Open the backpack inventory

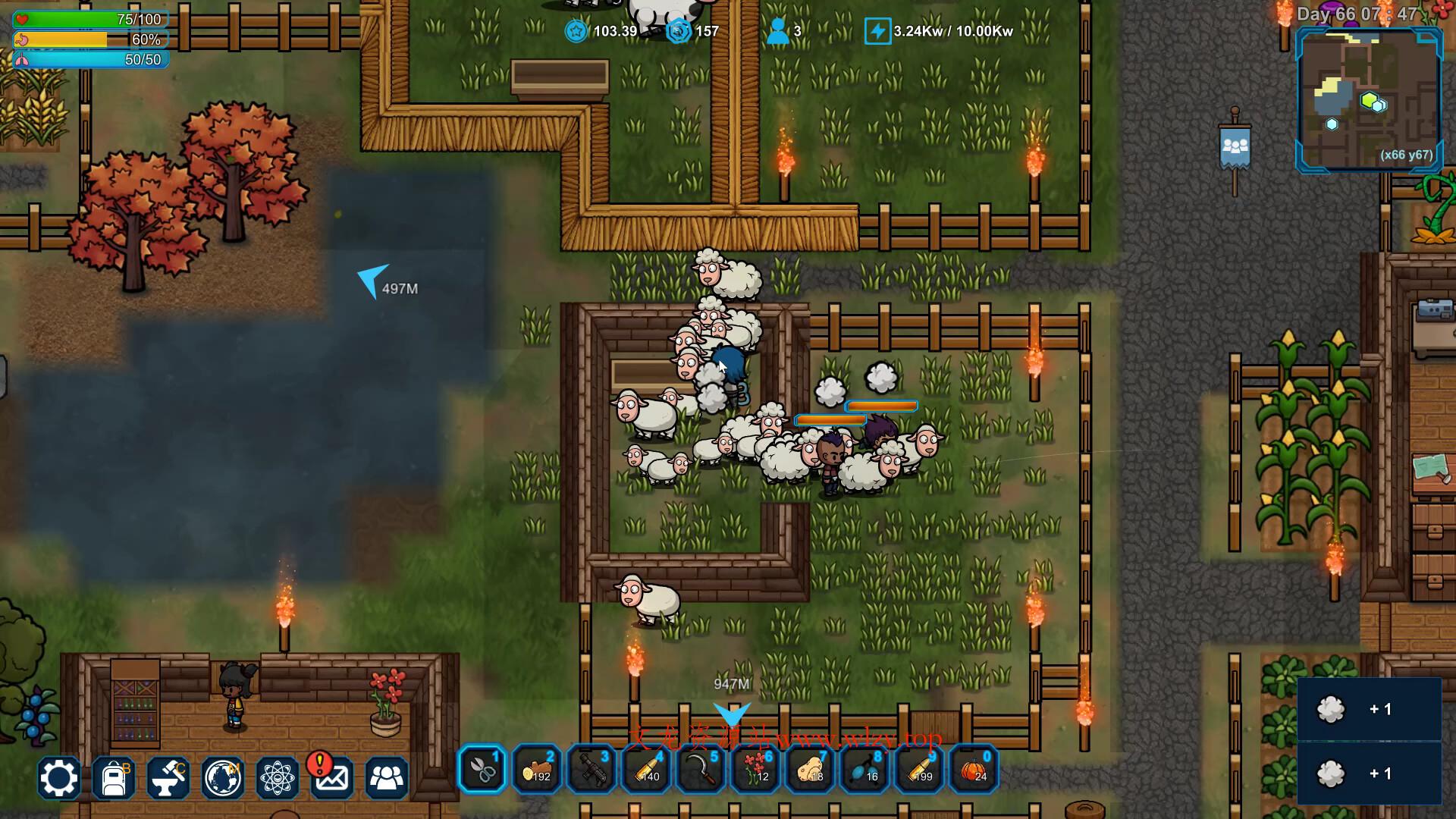click(x=114, y=778)
